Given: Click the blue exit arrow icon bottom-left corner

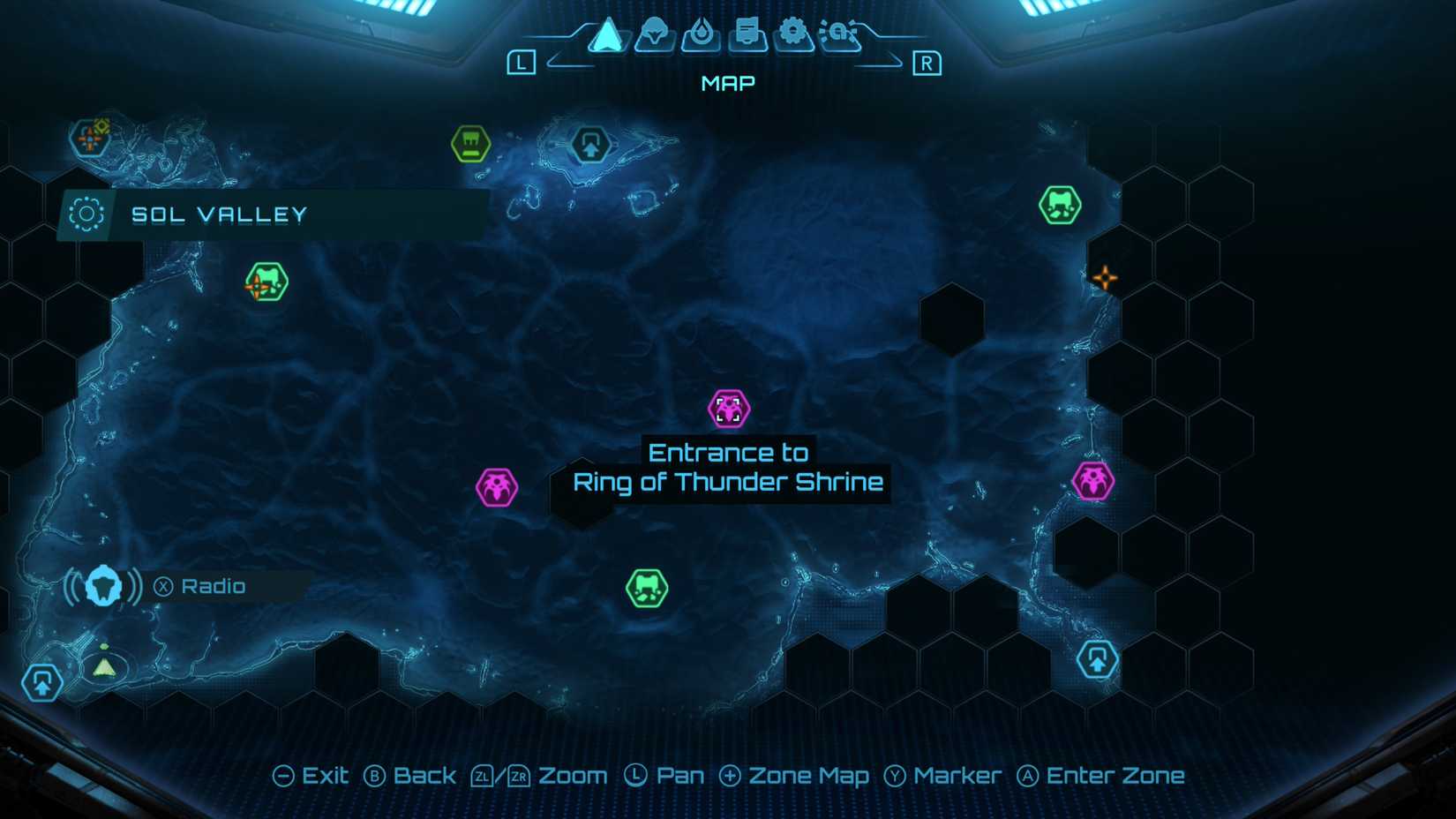Looking at the screenshot, I should pyautogui.click(x=42, y=682).
